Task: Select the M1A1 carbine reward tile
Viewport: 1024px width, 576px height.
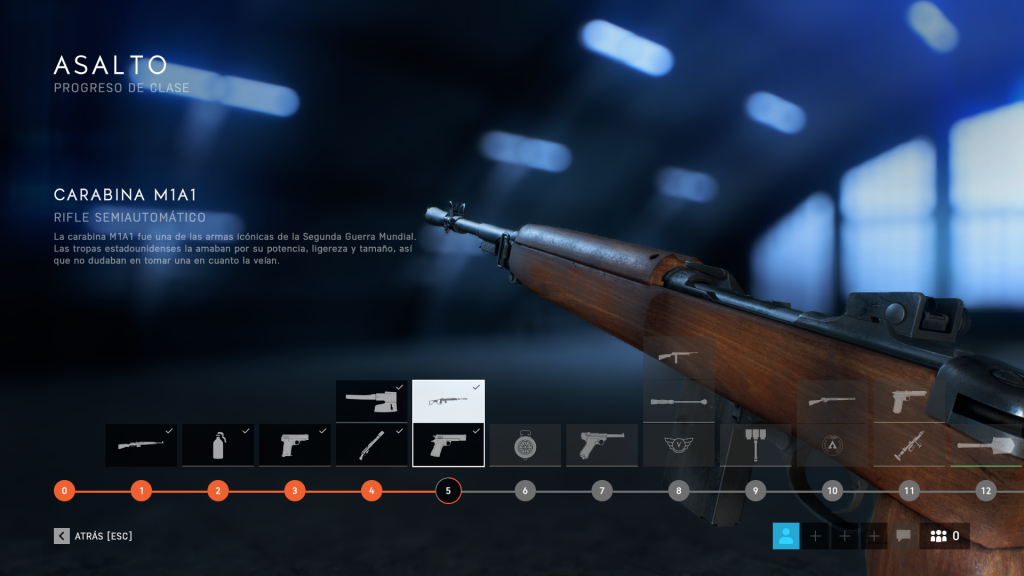Action: (448, 401)
